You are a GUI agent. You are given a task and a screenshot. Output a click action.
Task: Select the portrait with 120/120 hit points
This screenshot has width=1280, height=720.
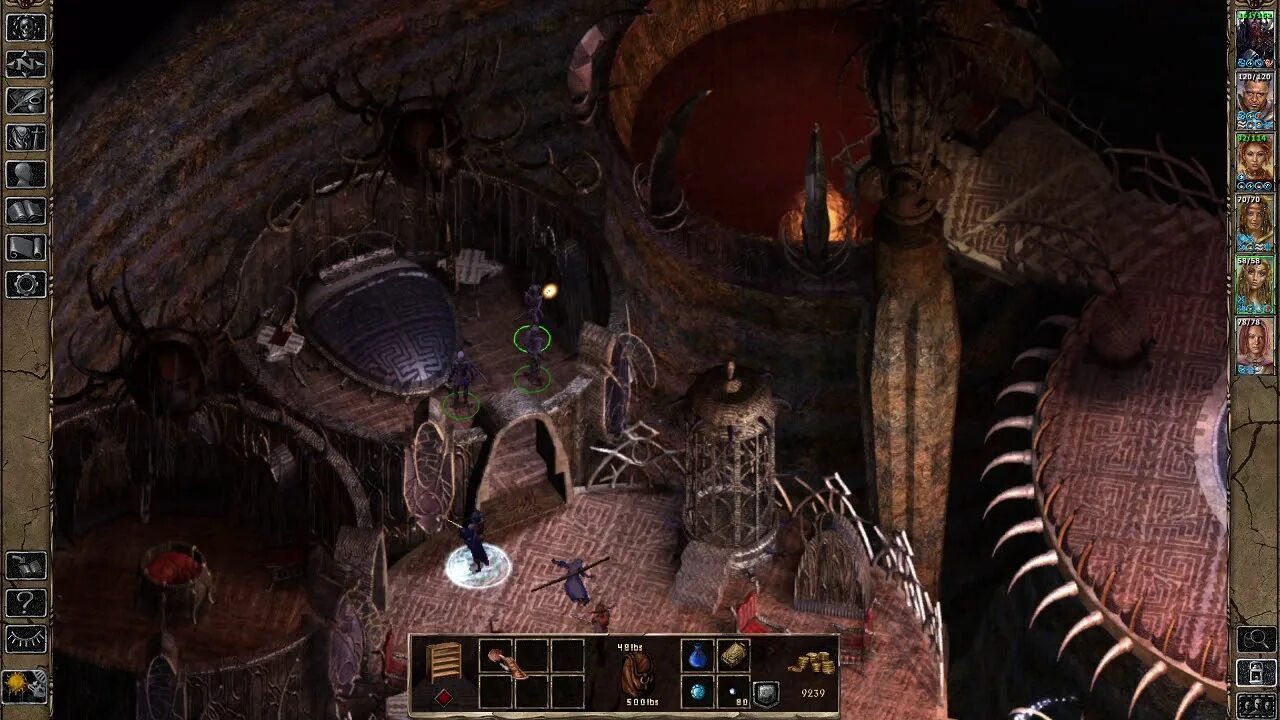point(1254,97)
